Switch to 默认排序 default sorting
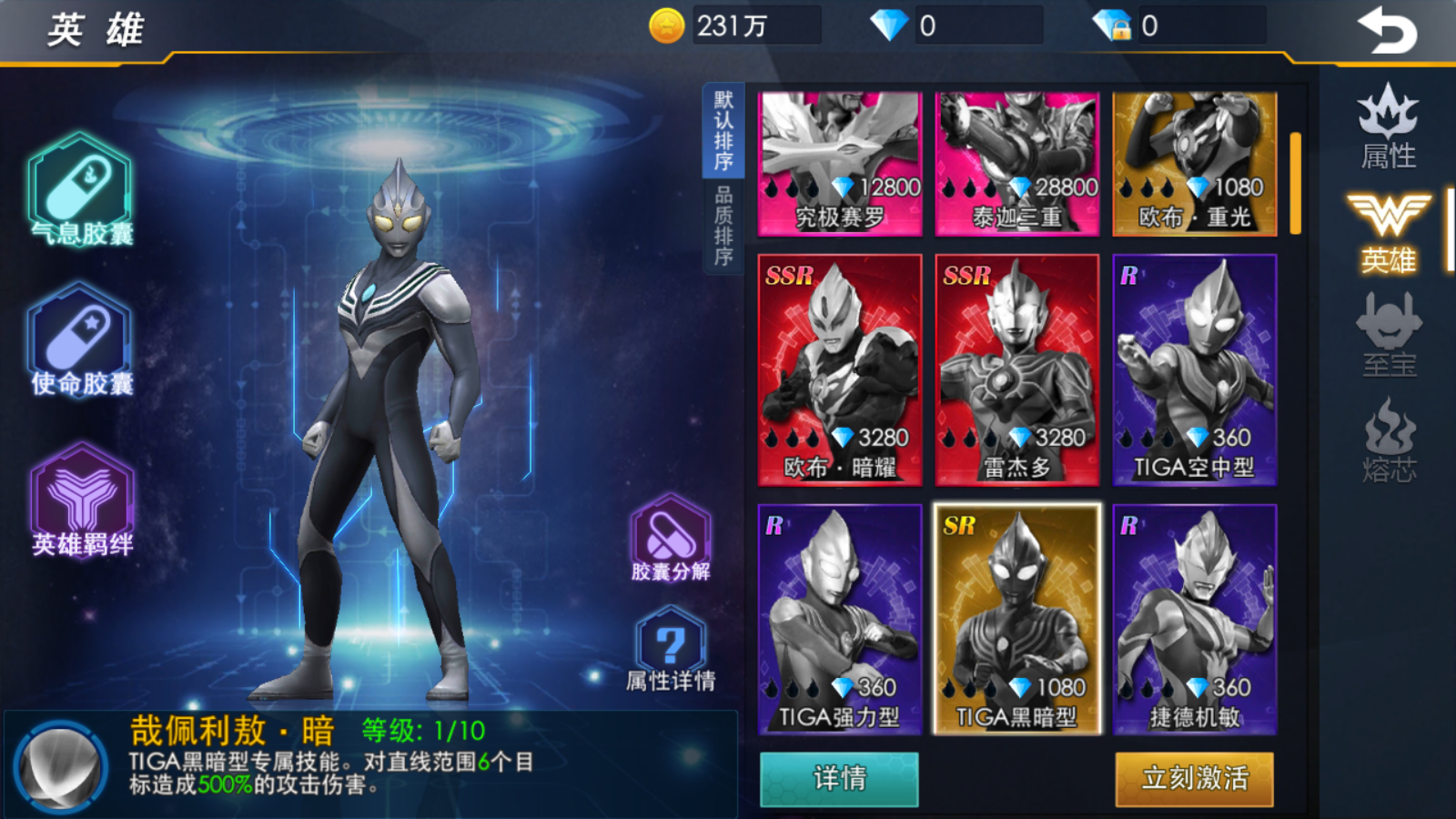This screenshot has width=1456, height=819. point(723,131)
